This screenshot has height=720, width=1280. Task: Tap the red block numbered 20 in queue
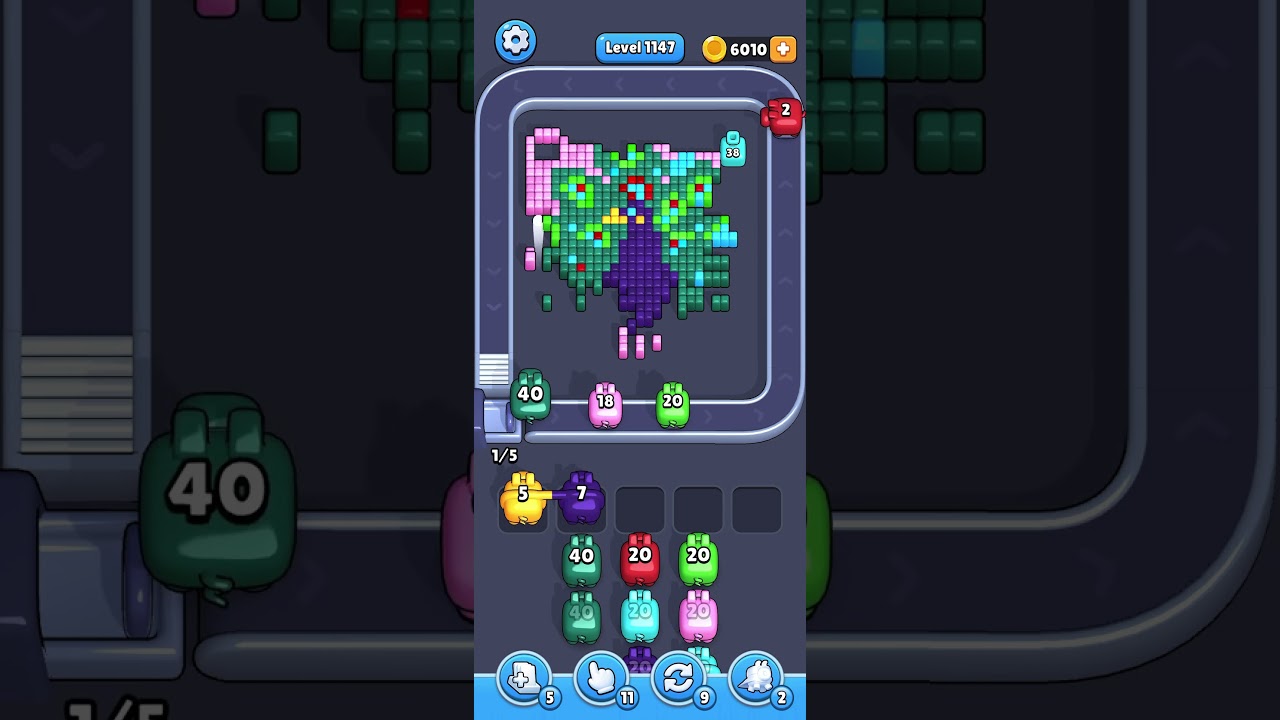tap(640, 556)
